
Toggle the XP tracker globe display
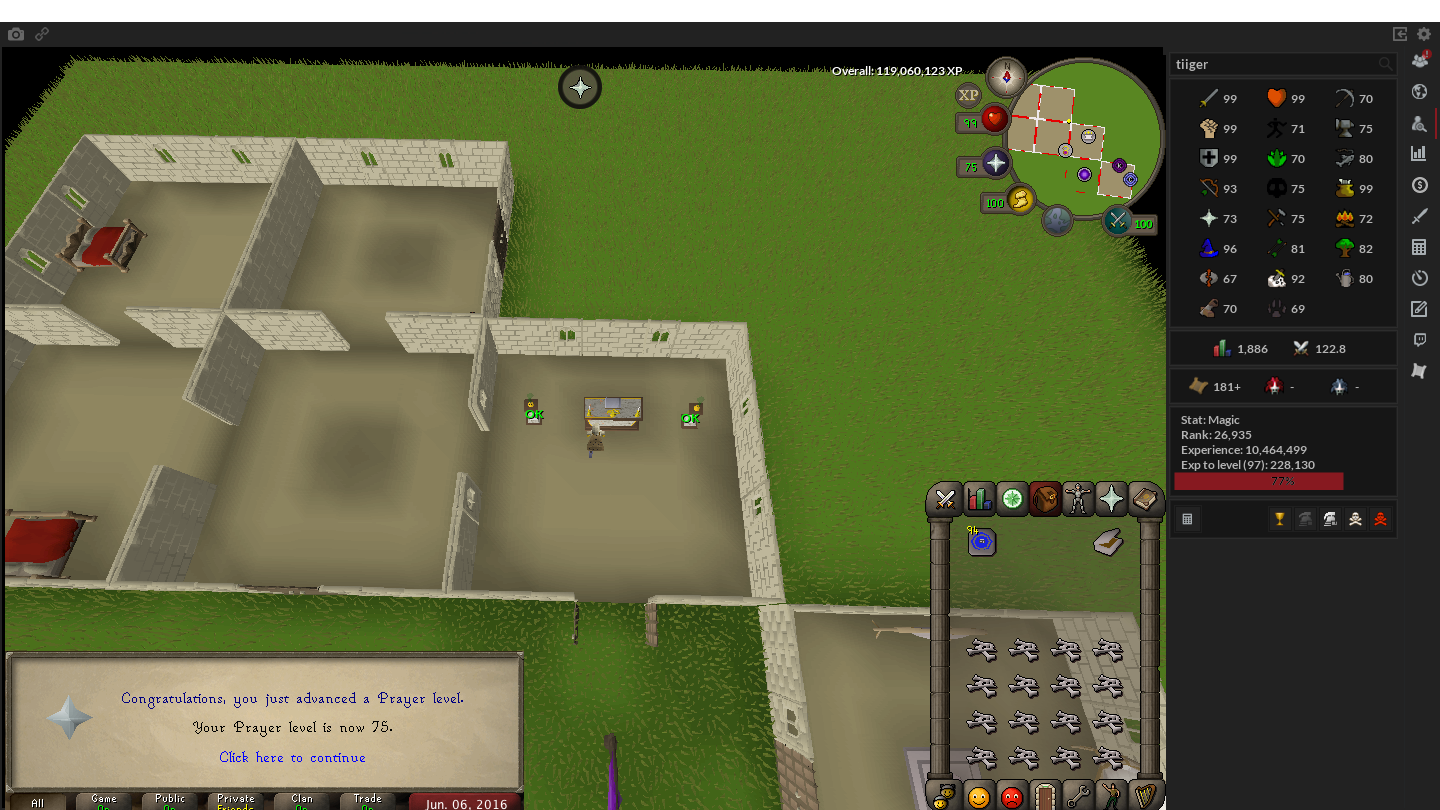point(967,95)
